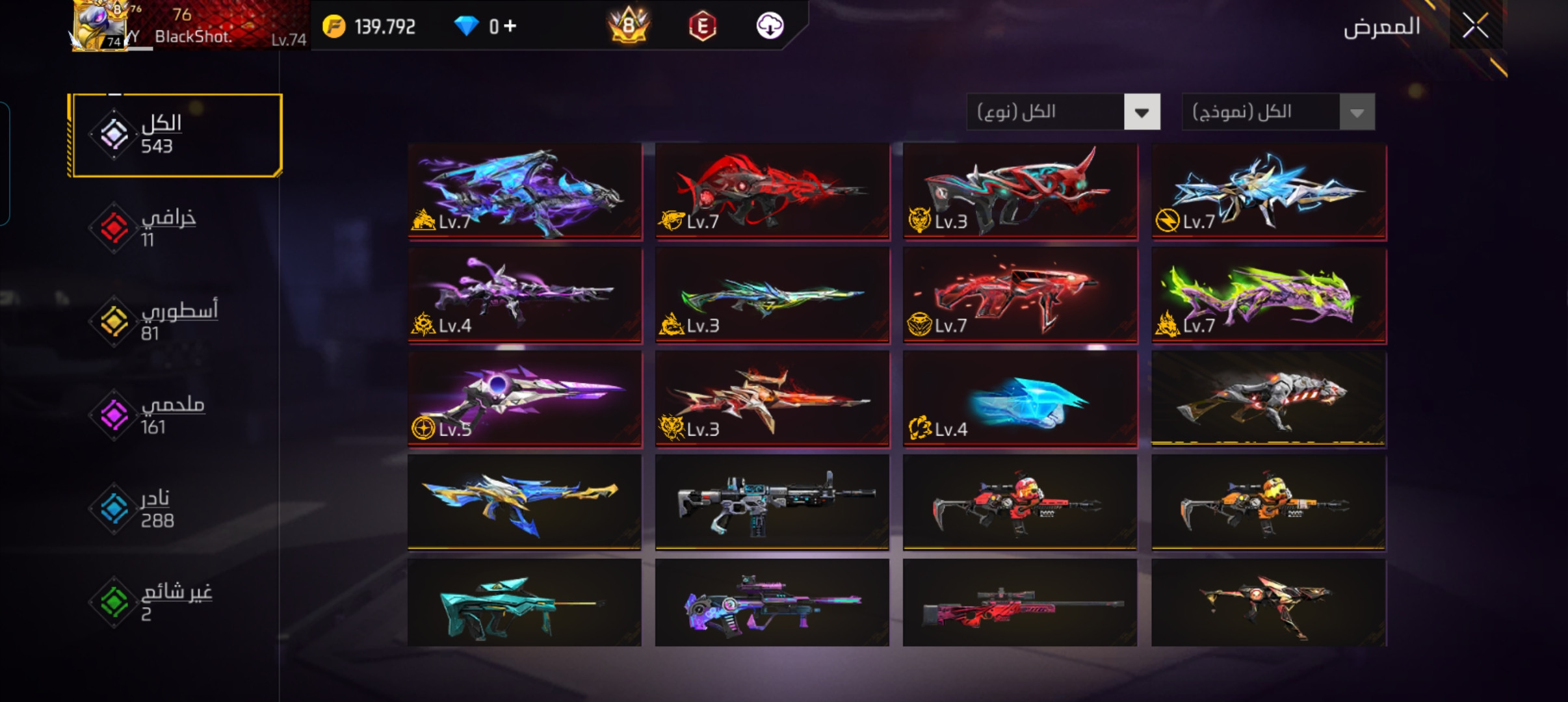Select the cyan ice fist Lv.4 skin
Image resolution: width=1568 pixels, height=702 pixels.
[1020, 399]
